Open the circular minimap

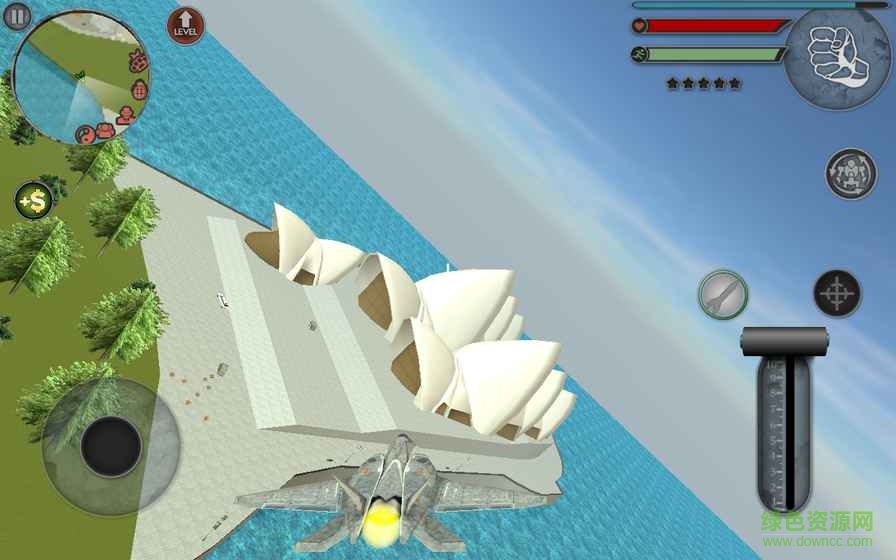pos(80,78)
